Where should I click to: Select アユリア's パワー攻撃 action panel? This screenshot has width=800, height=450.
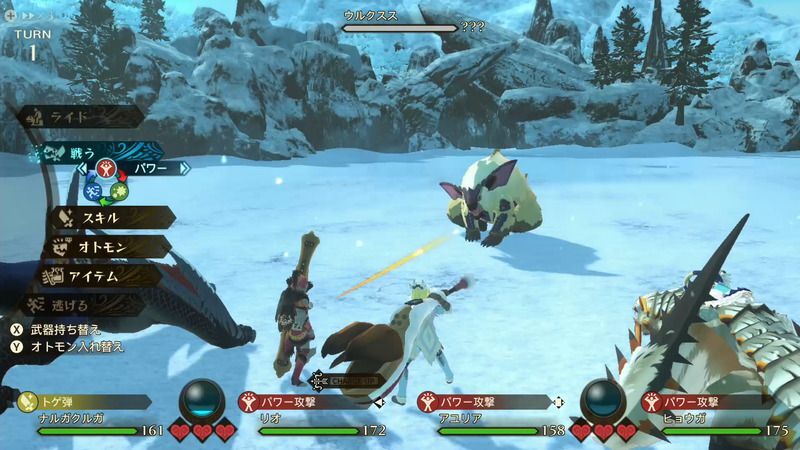[x=480, y=402]
